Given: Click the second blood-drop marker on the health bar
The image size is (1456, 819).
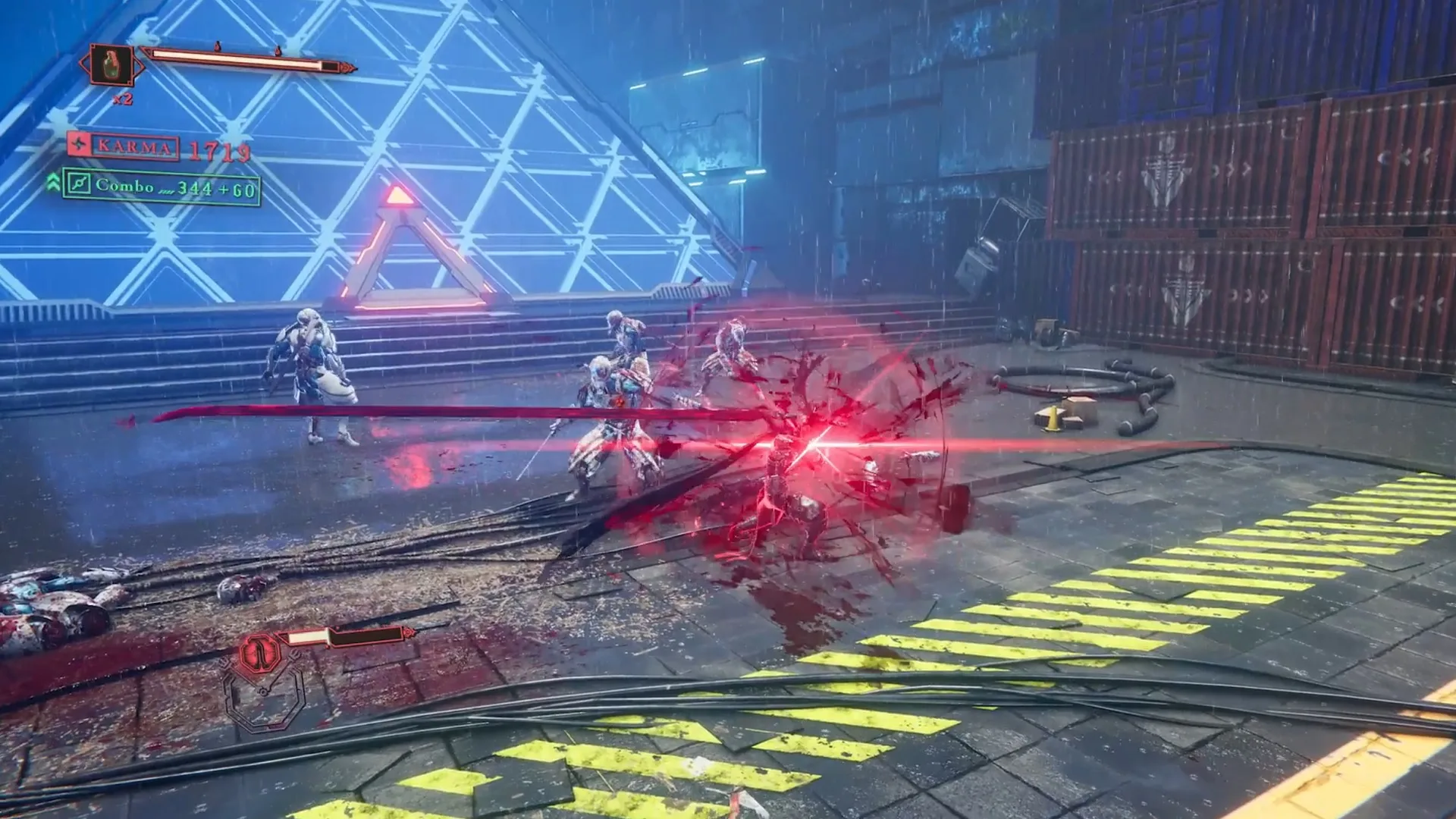Looking at the screenshot, I should (x=279, y=49).
